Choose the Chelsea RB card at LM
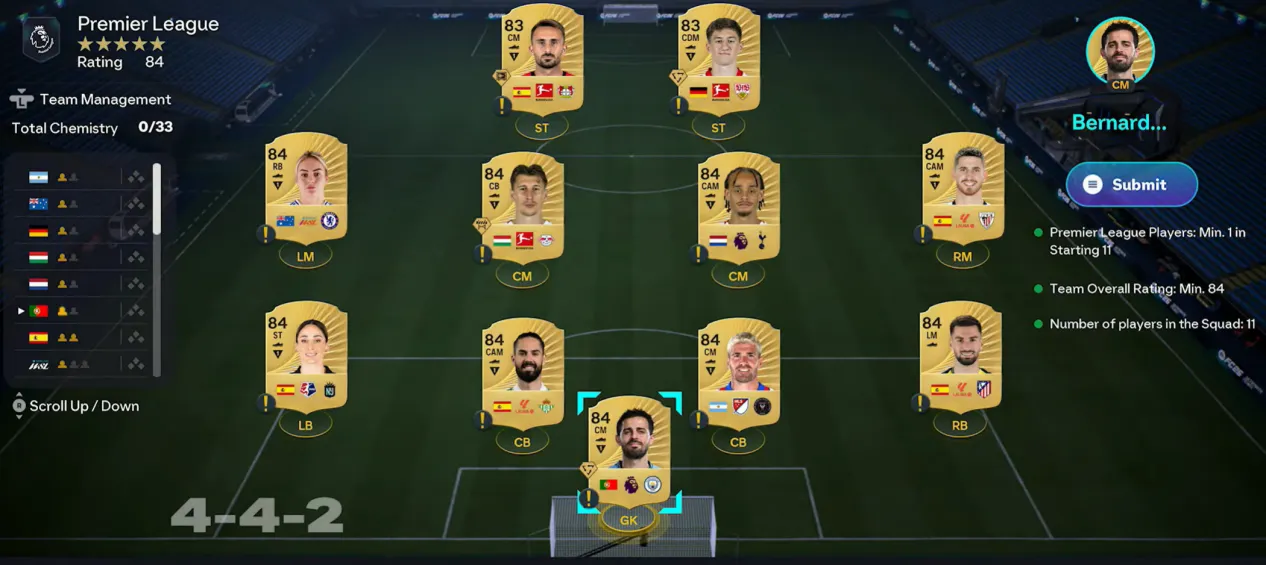1266x565 pixels. (x=306, y=188)
